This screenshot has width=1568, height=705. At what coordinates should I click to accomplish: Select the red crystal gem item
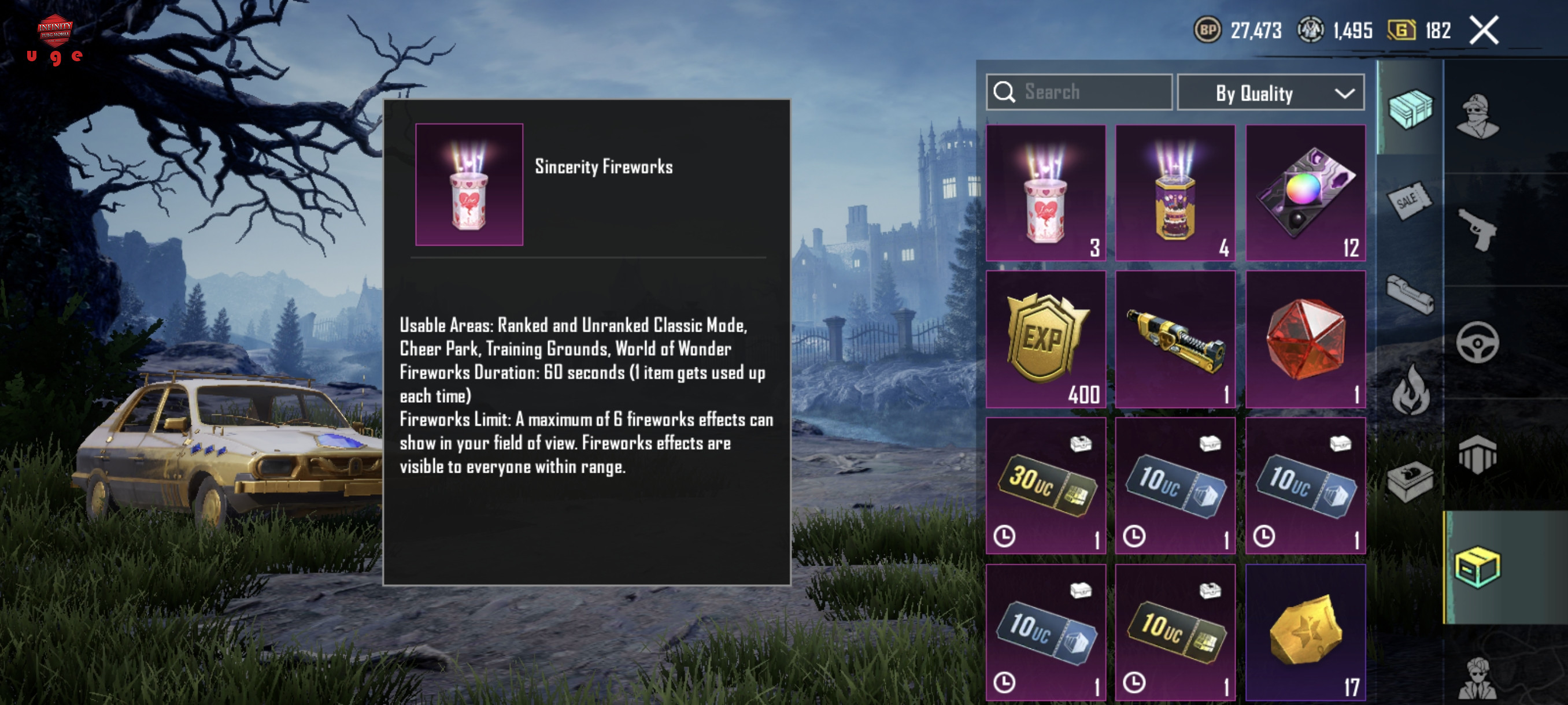pos(1305,339)
